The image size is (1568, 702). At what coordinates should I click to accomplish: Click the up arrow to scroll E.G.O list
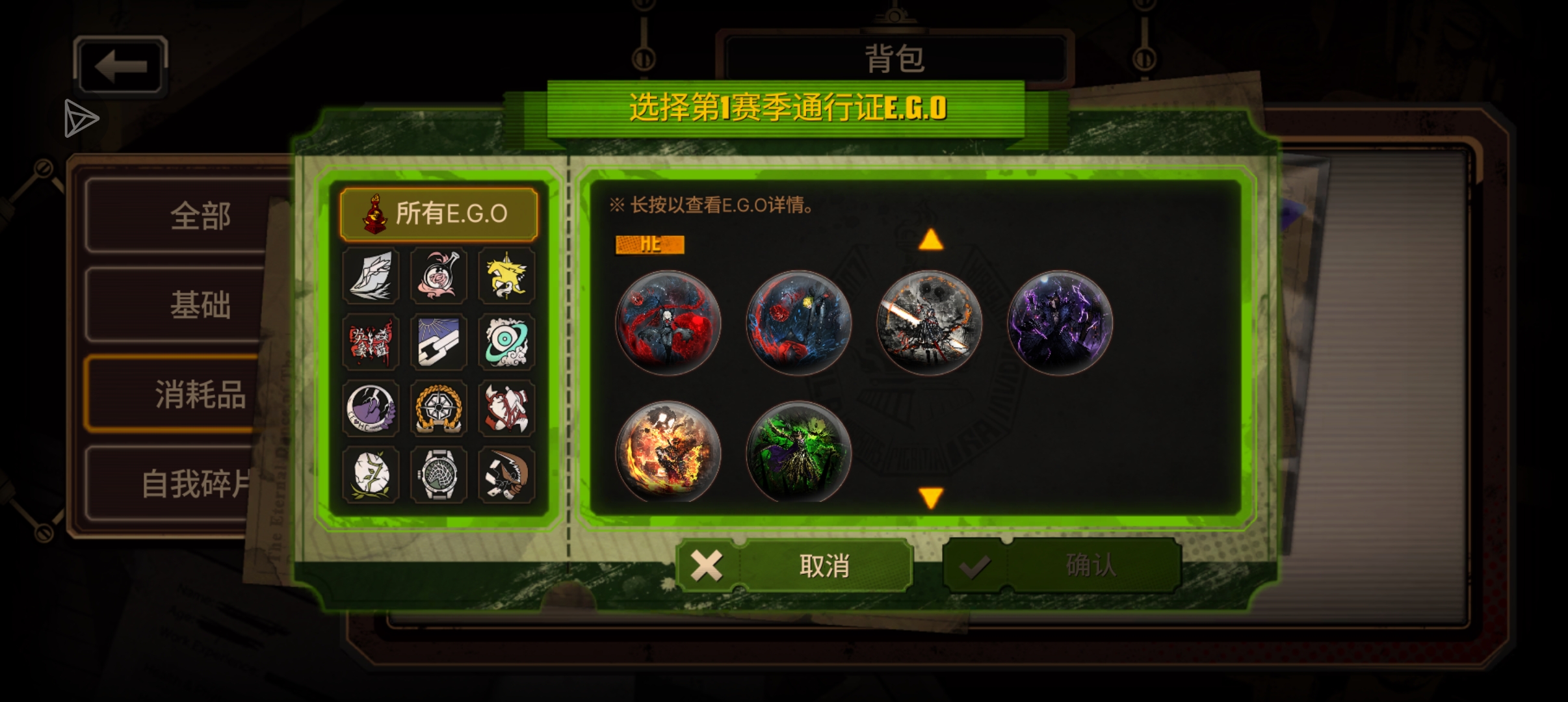point(930,242)
